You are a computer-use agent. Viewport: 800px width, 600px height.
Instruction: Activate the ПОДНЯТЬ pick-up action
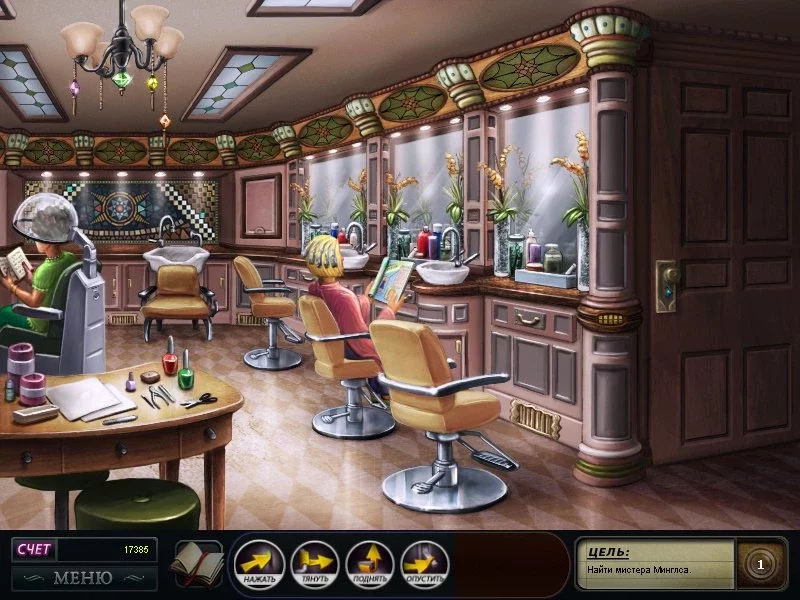[x=369, y=565]
